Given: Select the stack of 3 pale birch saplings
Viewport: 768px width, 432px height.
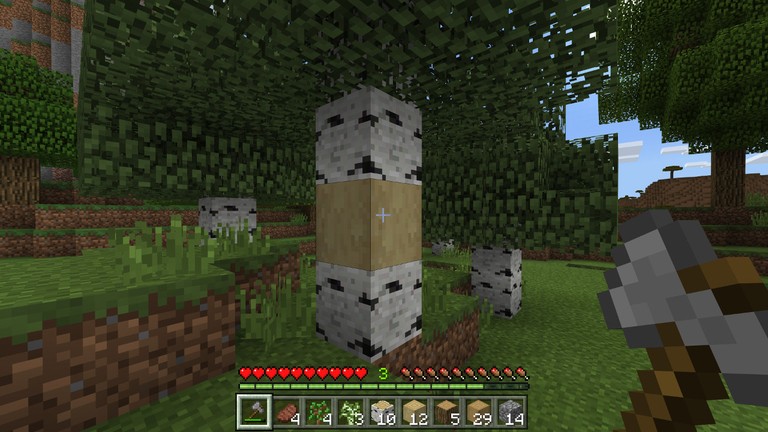Looking at the screenshot, I should pyautogui.click(x=349, y=411).
